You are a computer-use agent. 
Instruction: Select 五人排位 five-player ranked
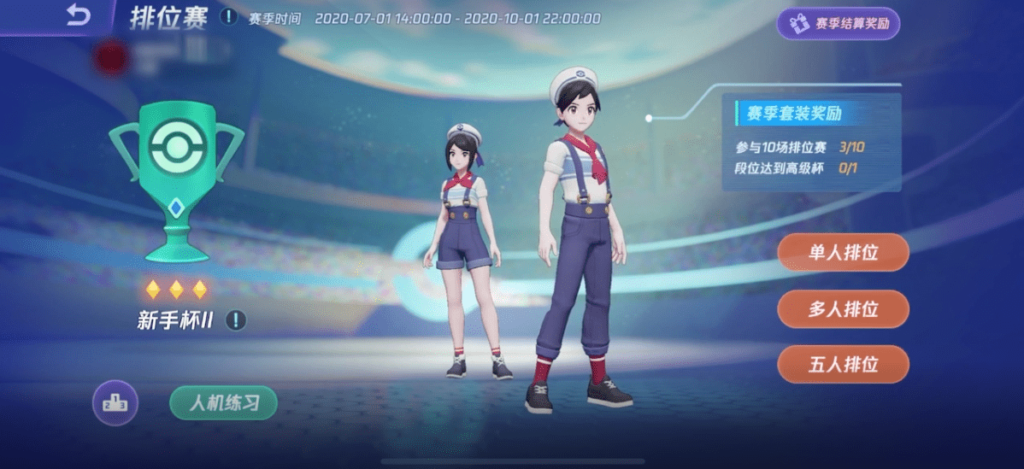(843, 364)
